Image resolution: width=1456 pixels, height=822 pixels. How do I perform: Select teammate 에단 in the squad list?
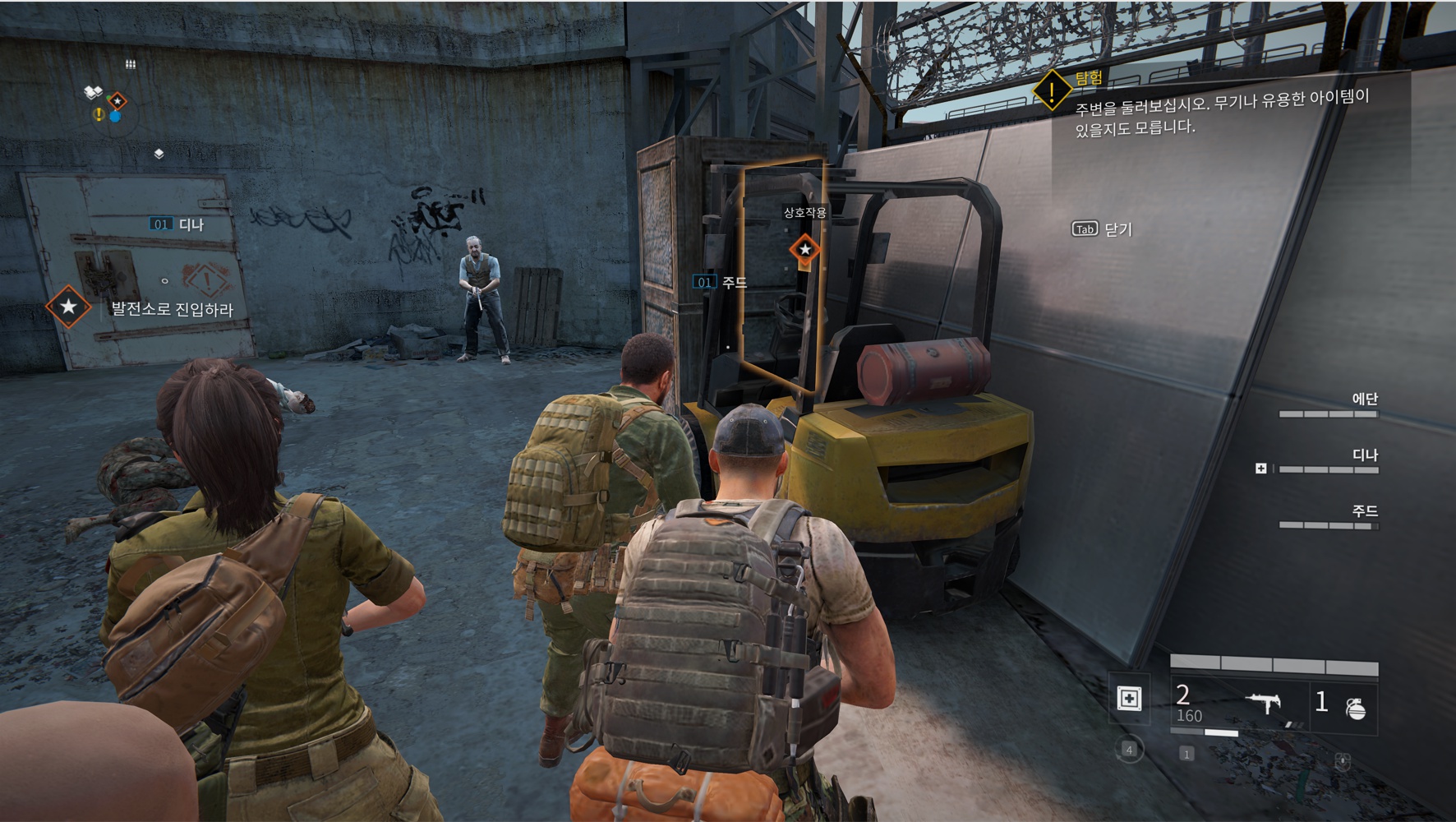[x=1364, y=399]
